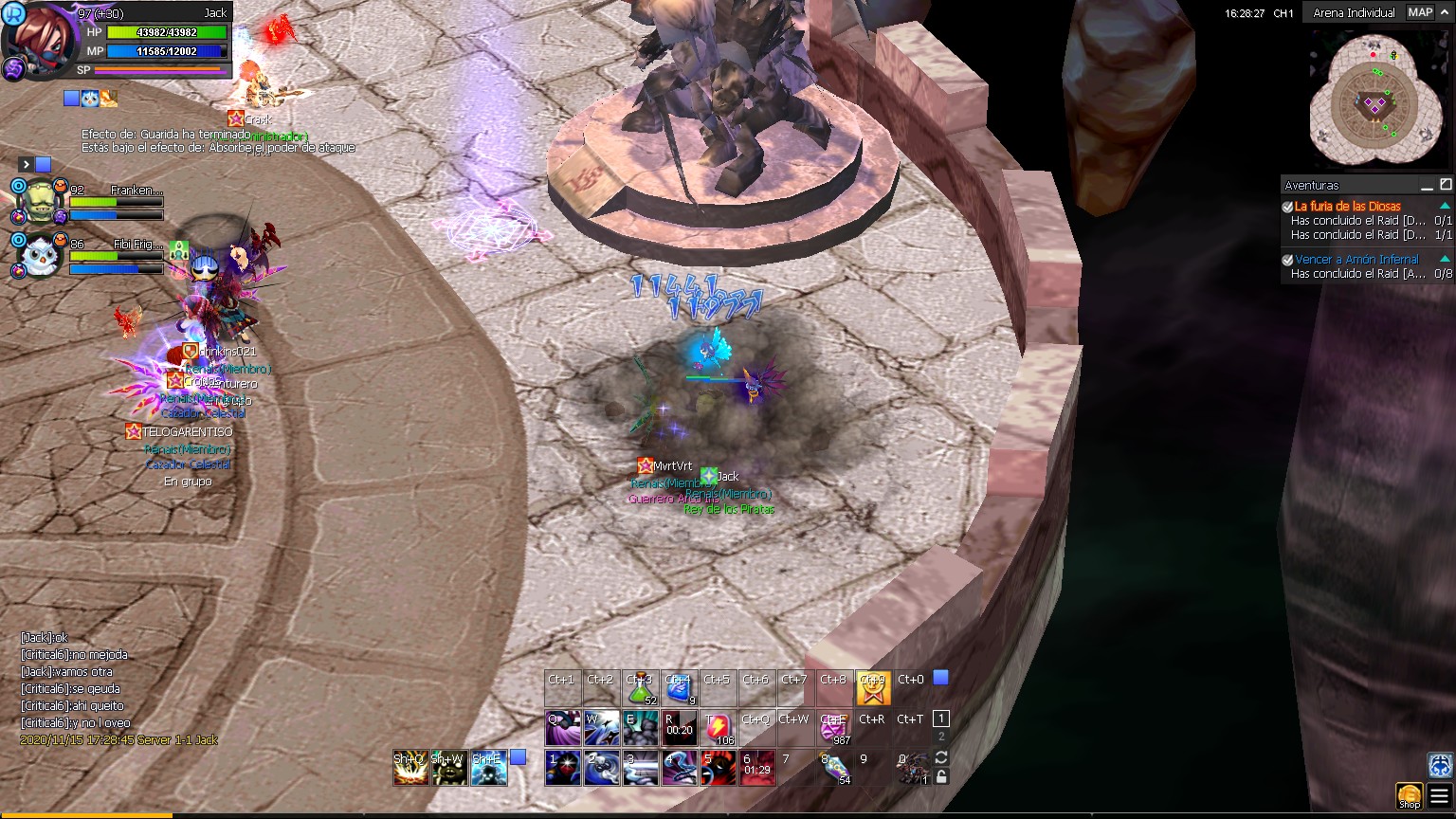The width and height of the screenshot is (1456, 819).
Task: Use the blue scroll item in Ct+4
Action: 679,687
